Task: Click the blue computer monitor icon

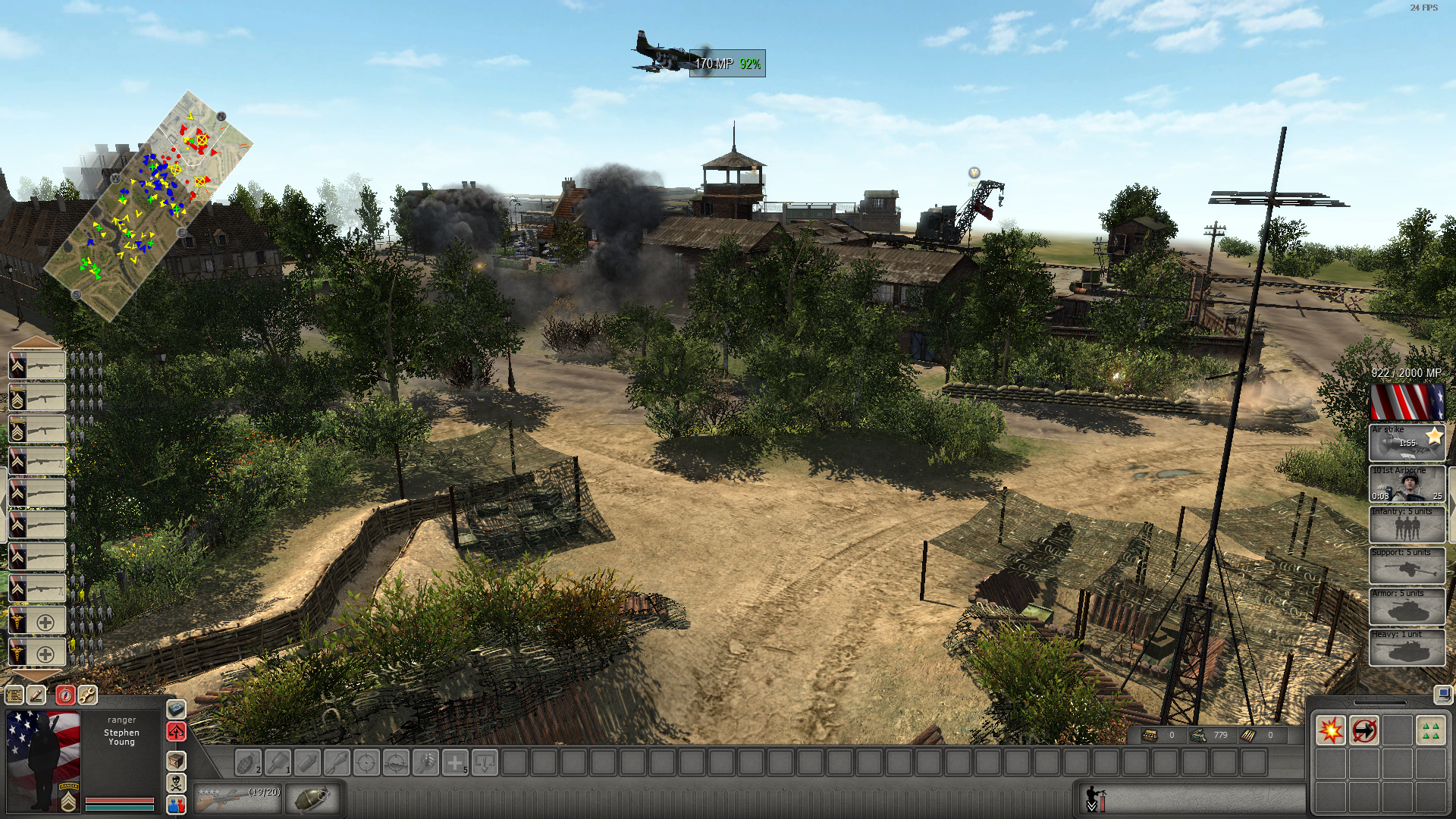Action: point(1442,694)
